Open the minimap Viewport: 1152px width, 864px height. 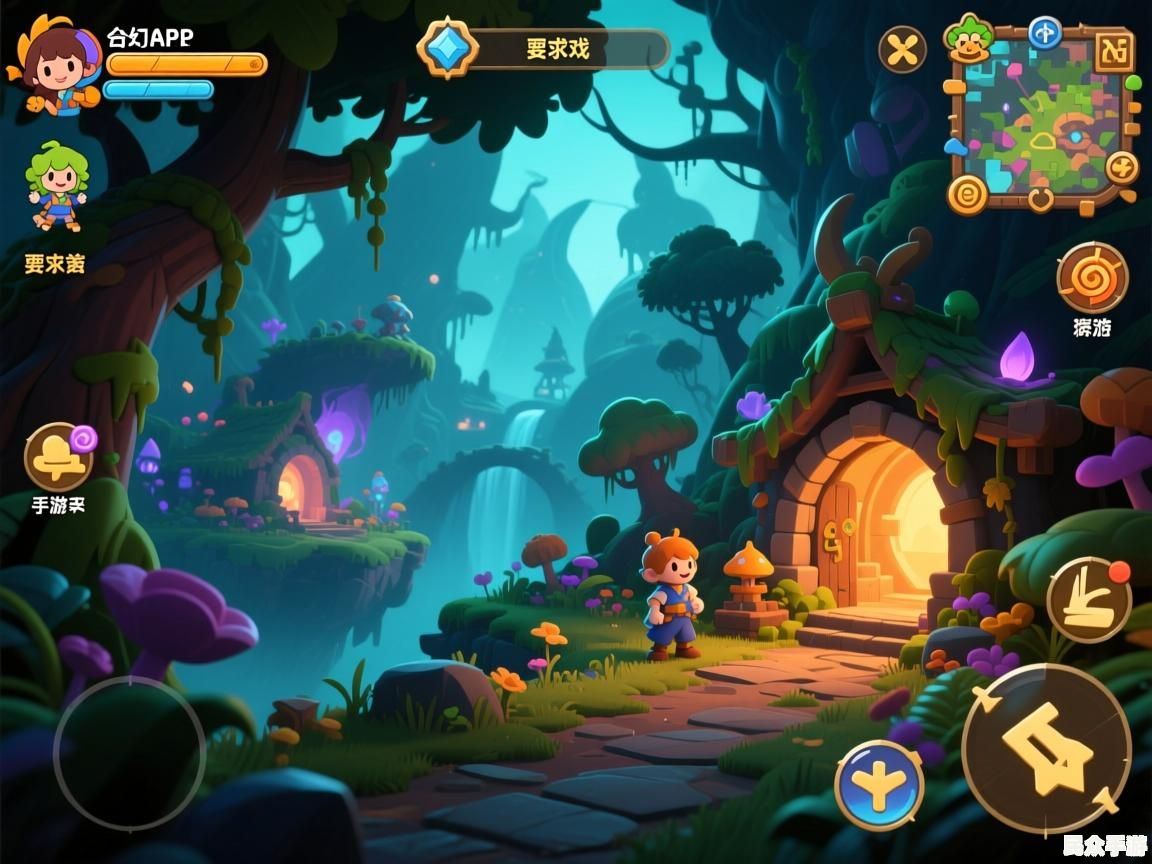1041,121
